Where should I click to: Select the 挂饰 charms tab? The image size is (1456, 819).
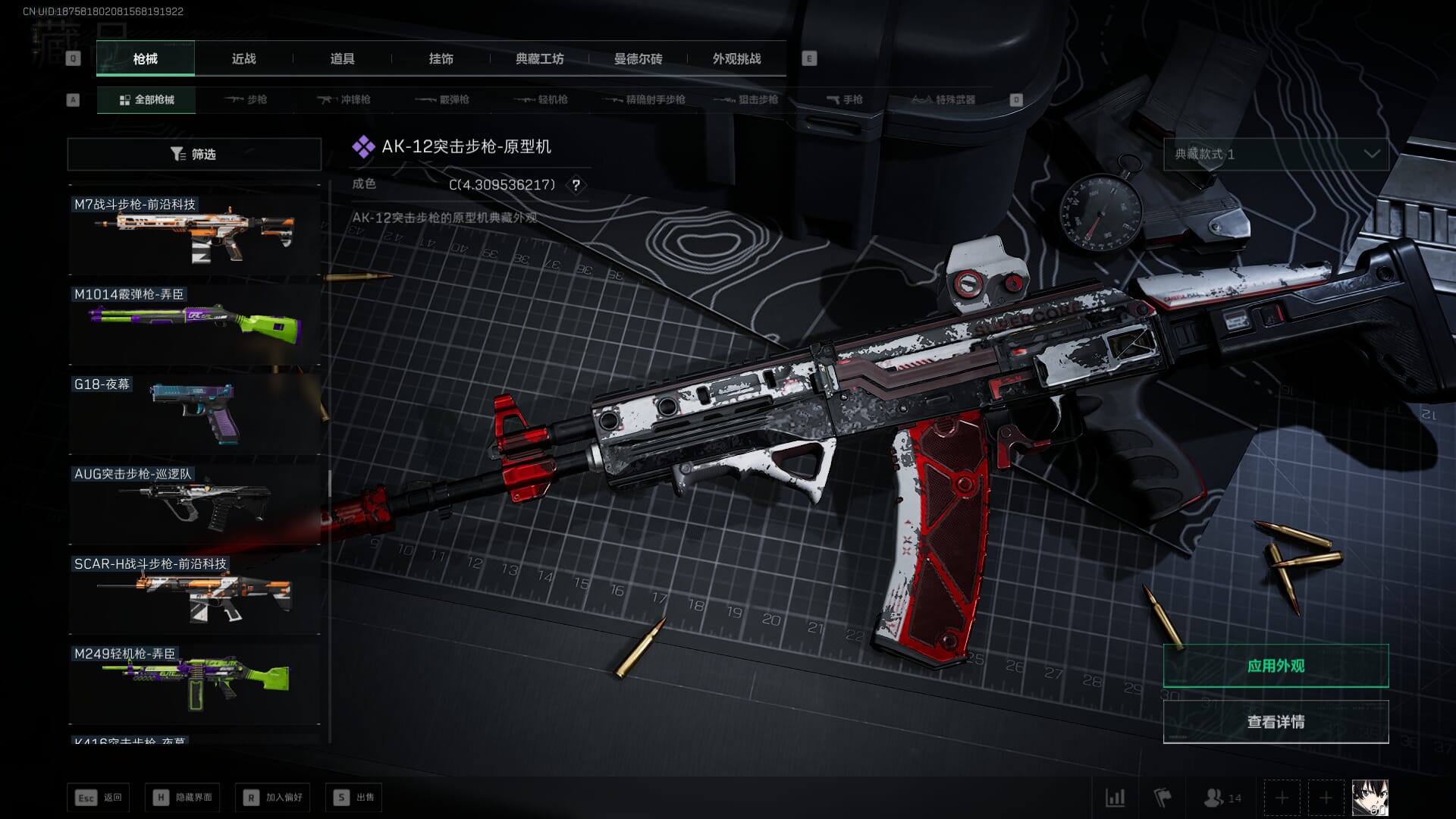pos(441,59)
